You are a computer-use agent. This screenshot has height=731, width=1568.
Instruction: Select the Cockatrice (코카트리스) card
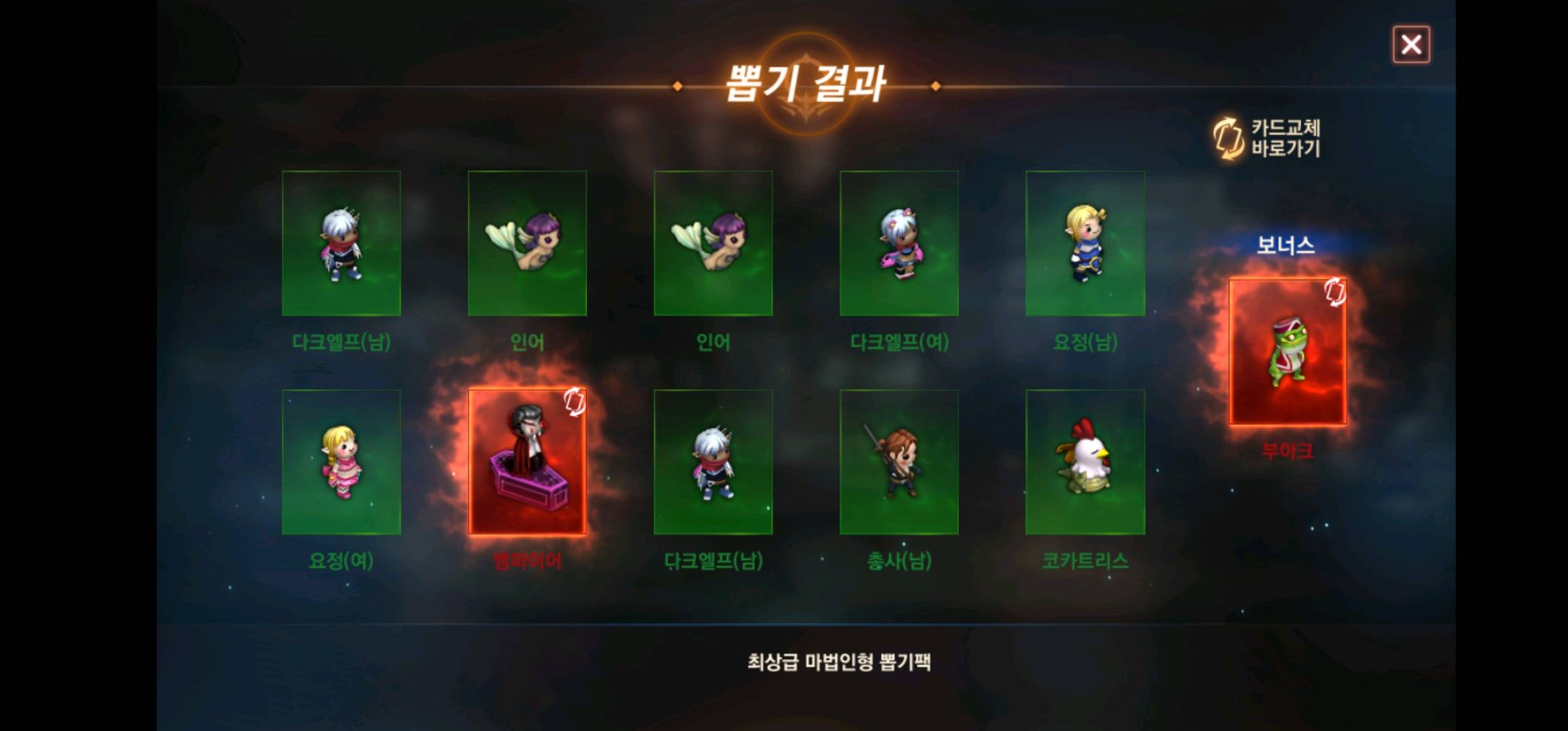[x=1087, y=462]
